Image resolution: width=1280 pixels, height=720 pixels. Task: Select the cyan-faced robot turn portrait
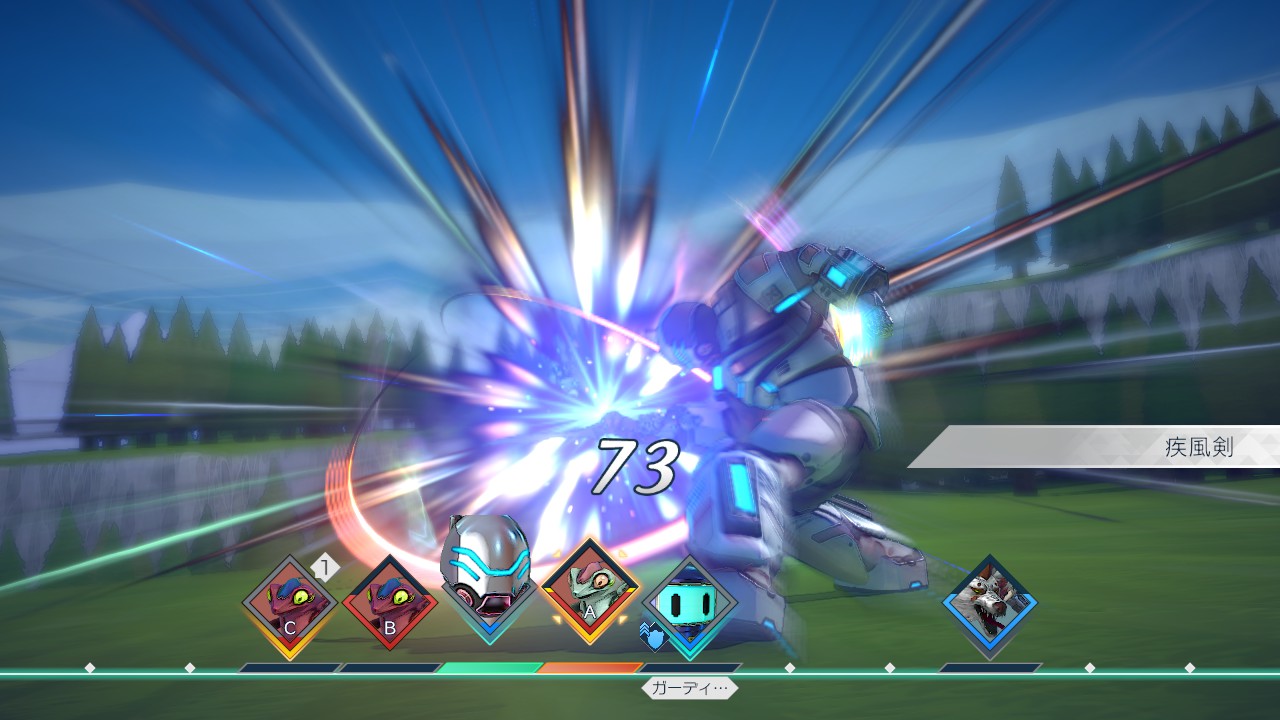[x=690, y=606]
